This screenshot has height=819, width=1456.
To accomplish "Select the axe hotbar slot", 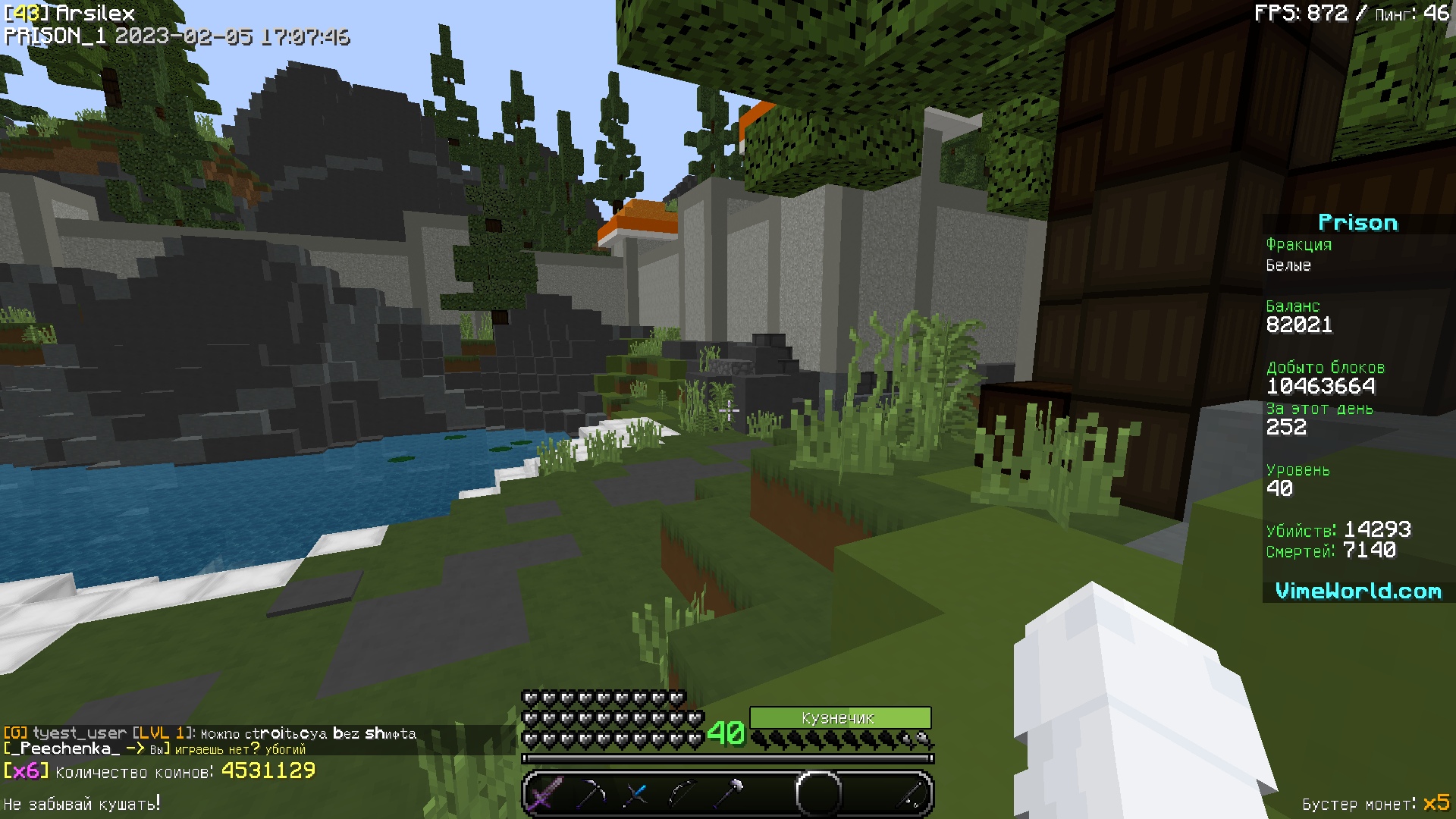I will tap(729, 794).
